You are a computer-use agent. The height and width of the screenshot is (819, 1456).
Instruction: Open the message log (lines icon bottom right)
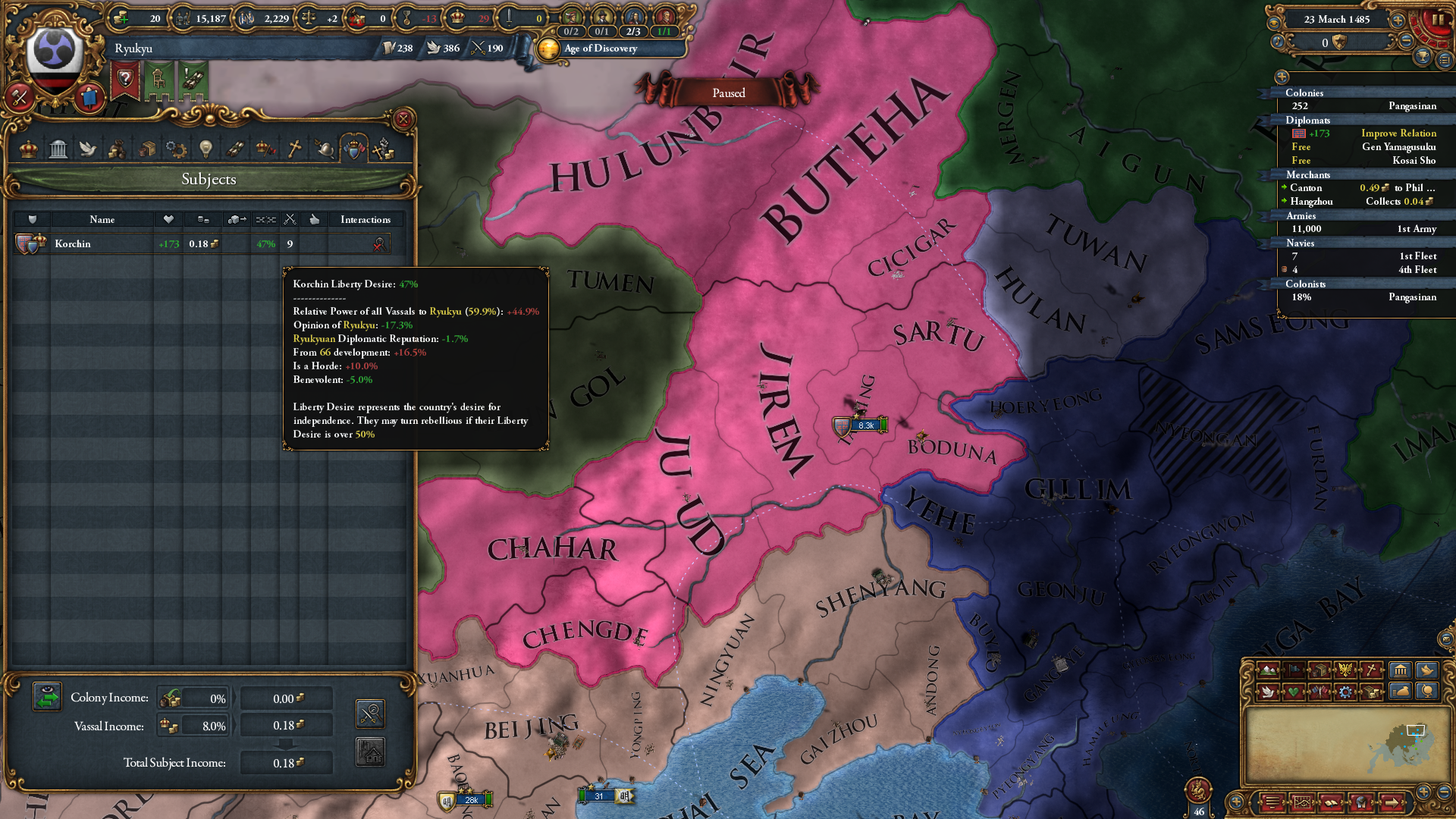tap(1272, 802)
